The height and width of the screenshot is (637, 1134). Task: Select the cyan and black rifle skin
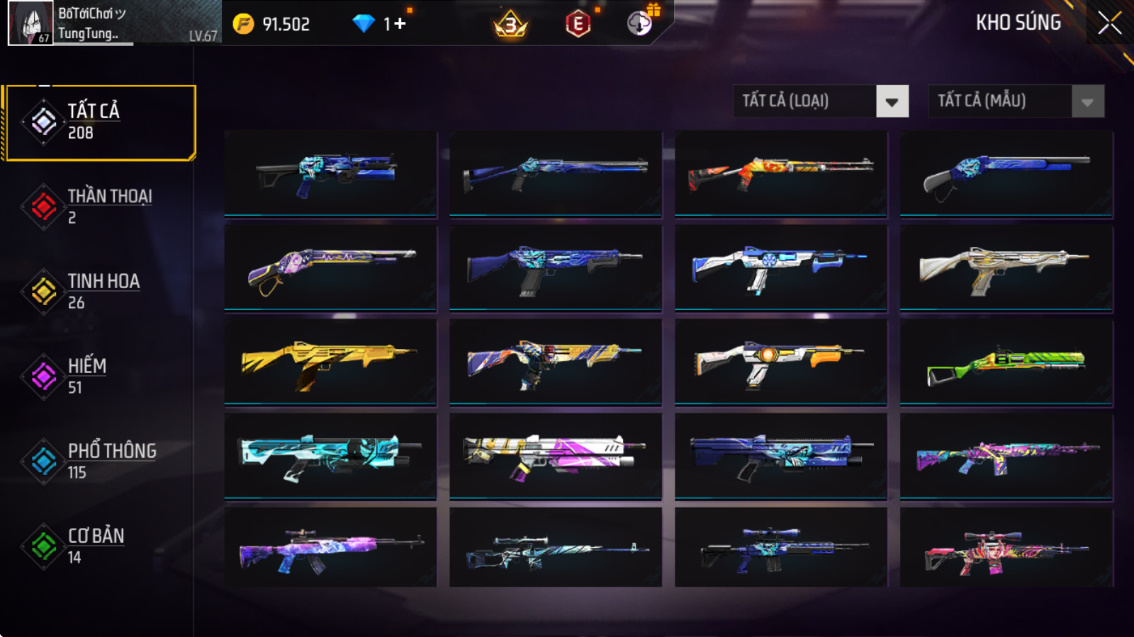pos(330,456)
